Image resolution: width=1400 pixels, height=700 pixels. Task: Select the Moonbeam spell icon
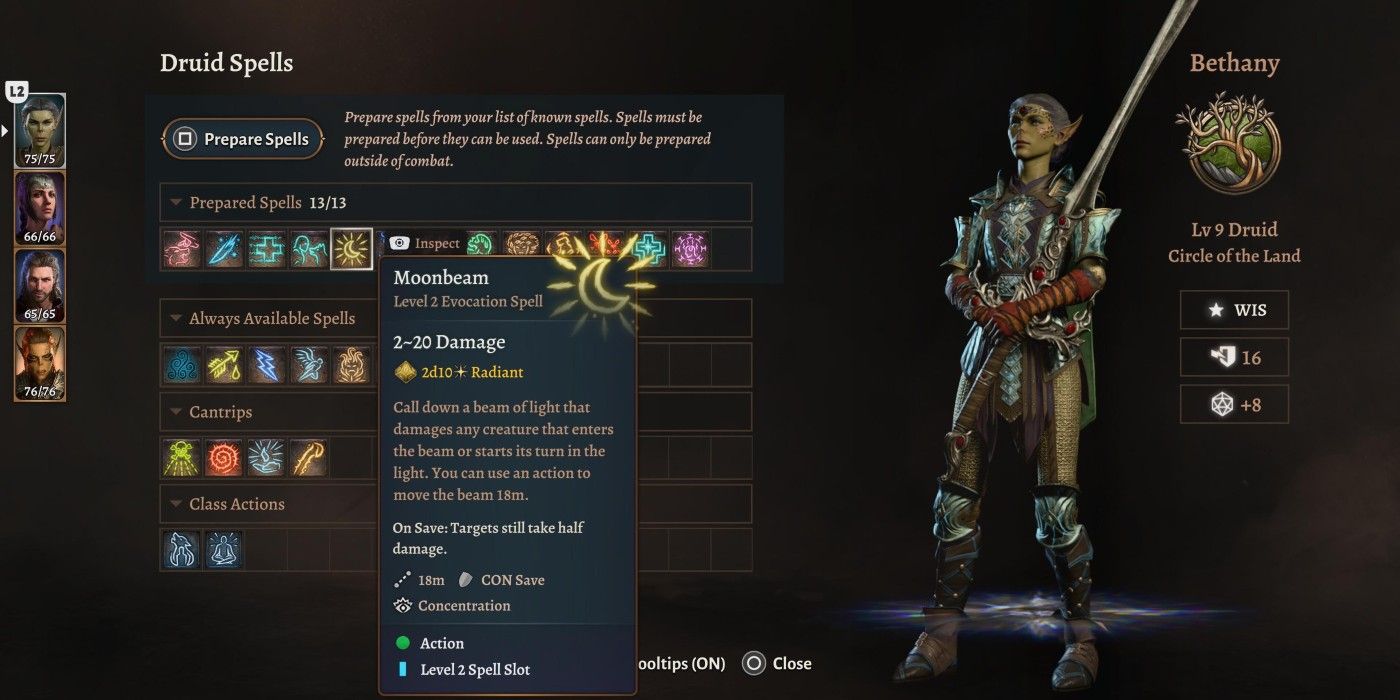[x=351, y=249]
